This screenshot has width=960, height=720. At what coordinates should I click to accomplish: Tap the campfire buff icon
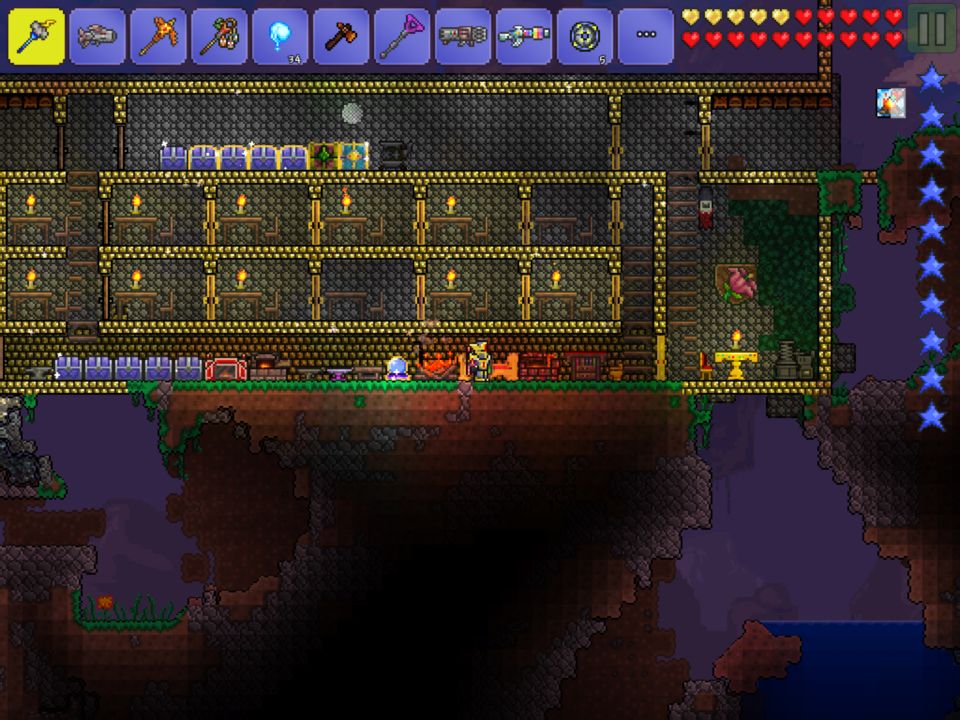(891, 103)
